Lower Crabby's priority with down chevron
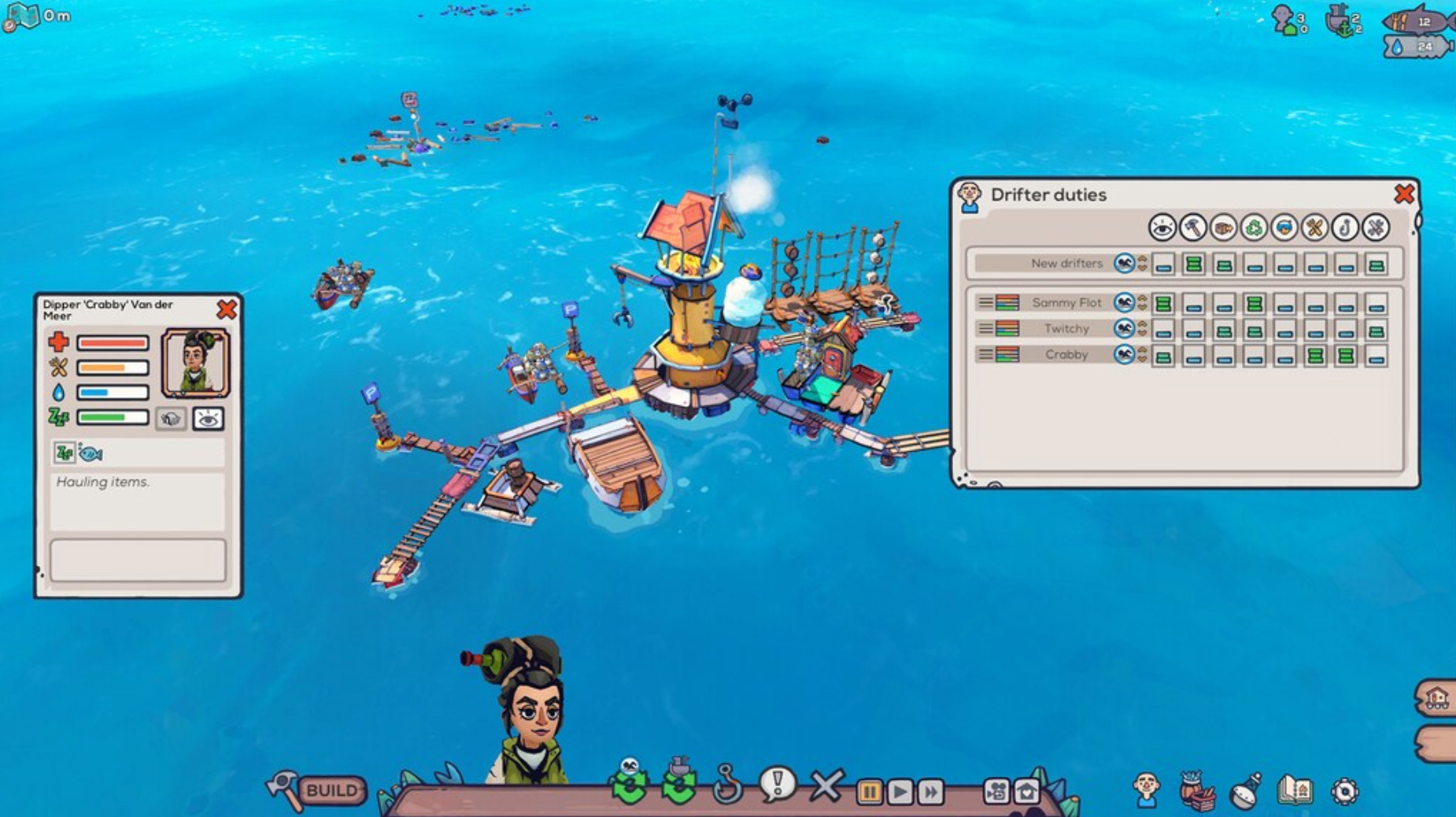1456x817 pixels. [x=1143, y=359]
